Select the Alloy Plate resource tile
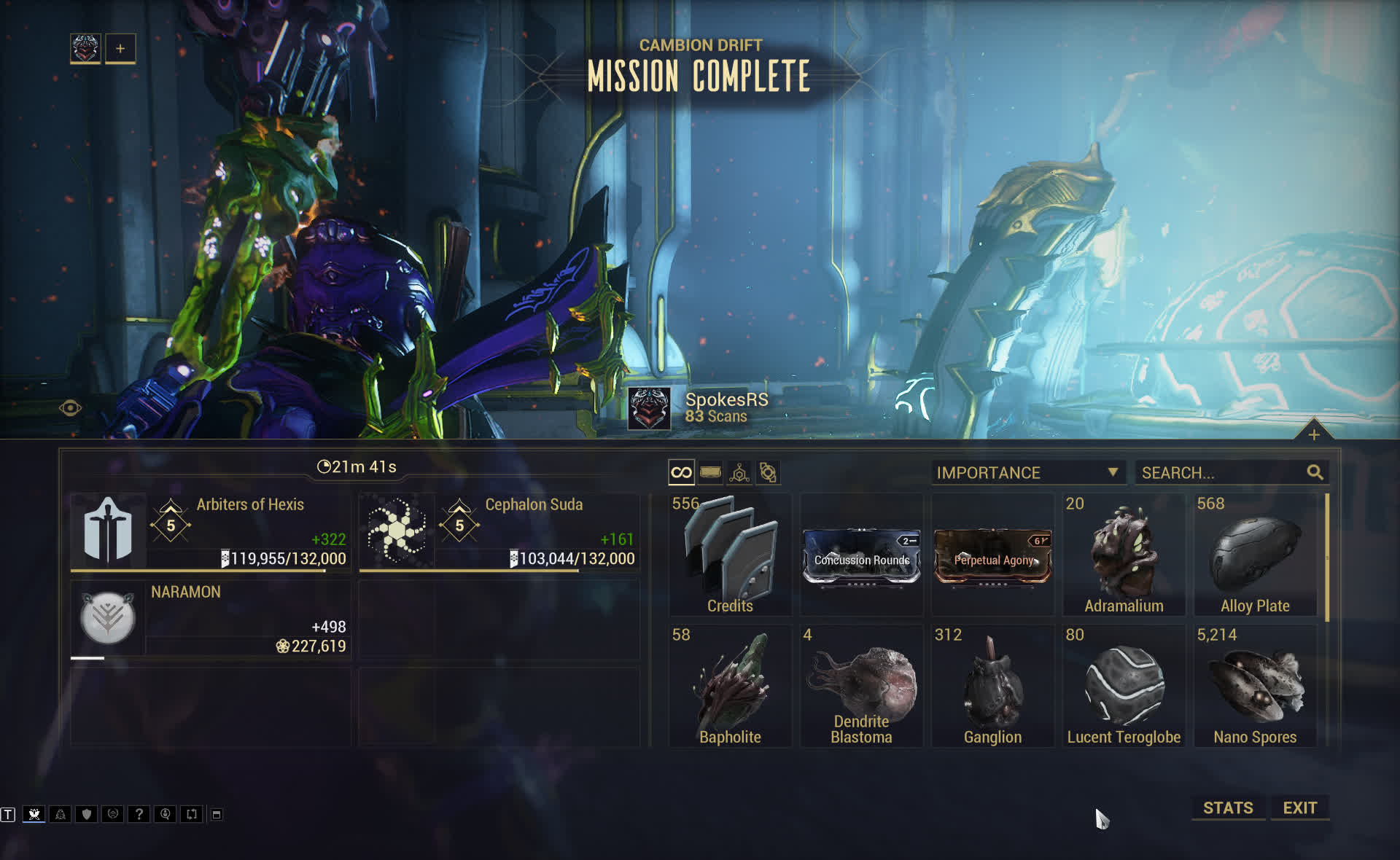Image resolution: width=1400 pixels, height=860 pixels. point(1255,555)
